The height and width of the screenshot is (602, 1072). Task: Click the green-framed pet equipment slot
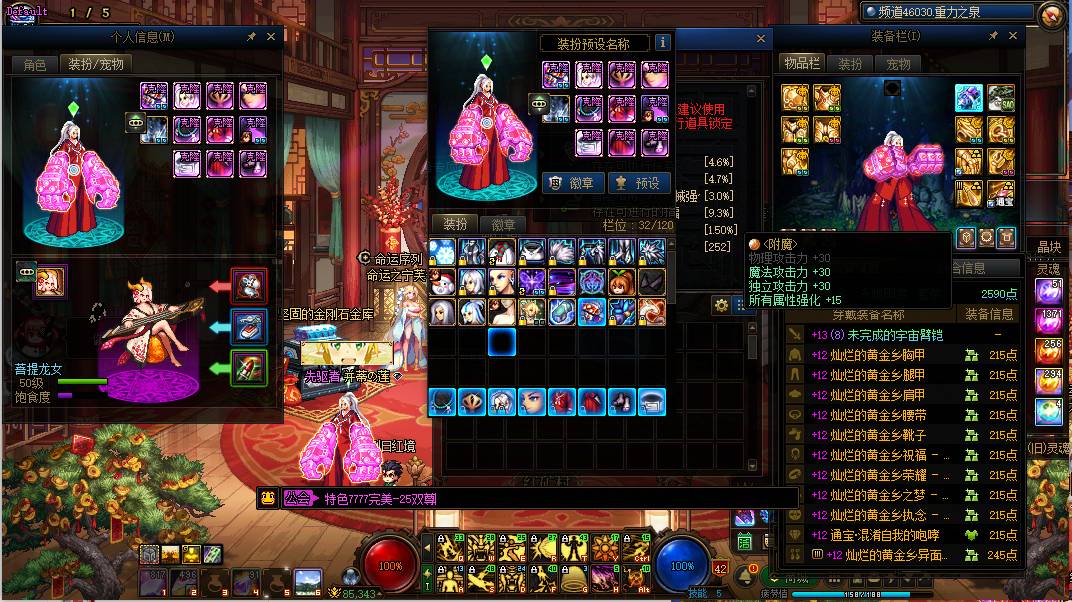point(249,367)
